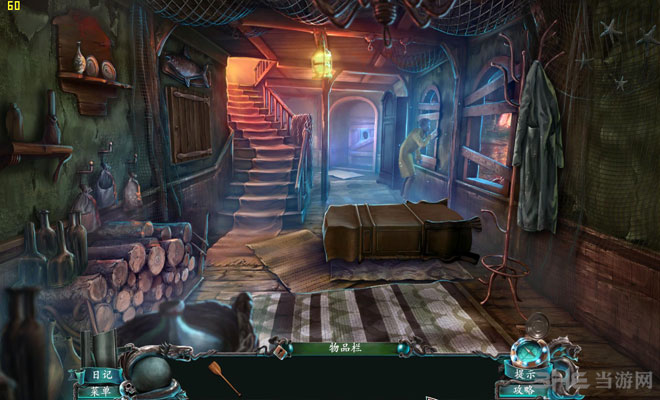This screenshot has width=660, height=400.
Task: Open the 日记 journal
Action: (x=102, y=374)
